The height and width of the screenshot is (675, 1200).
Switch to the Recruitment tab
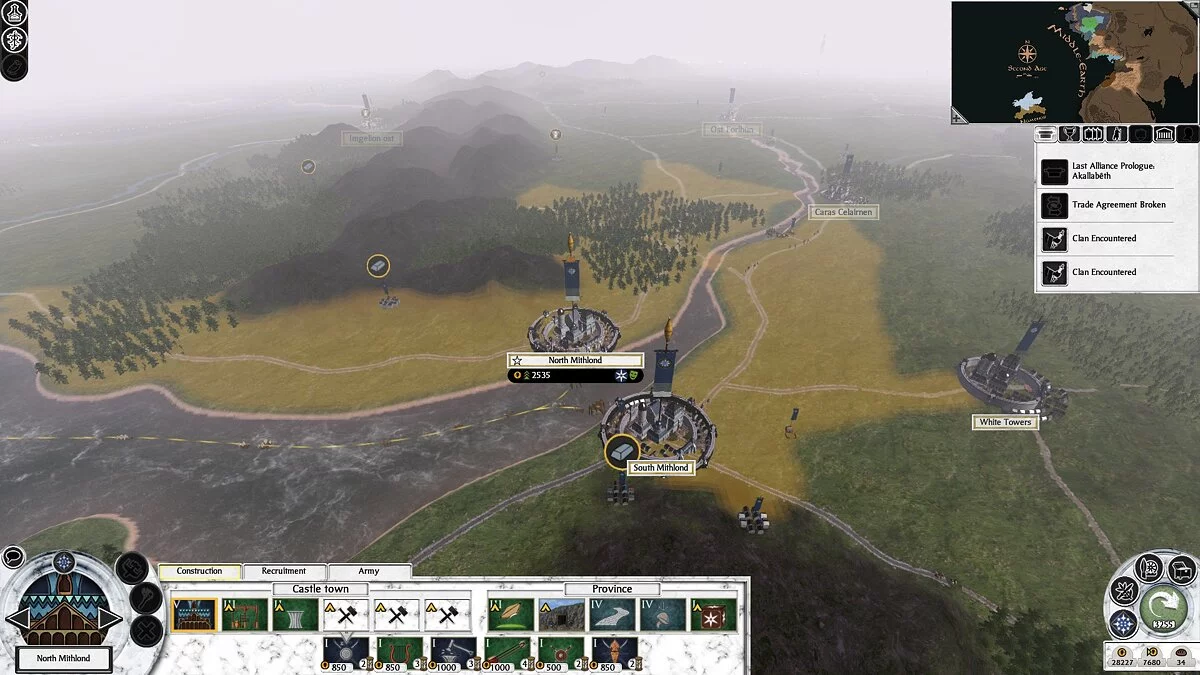(x=284, y=572)
